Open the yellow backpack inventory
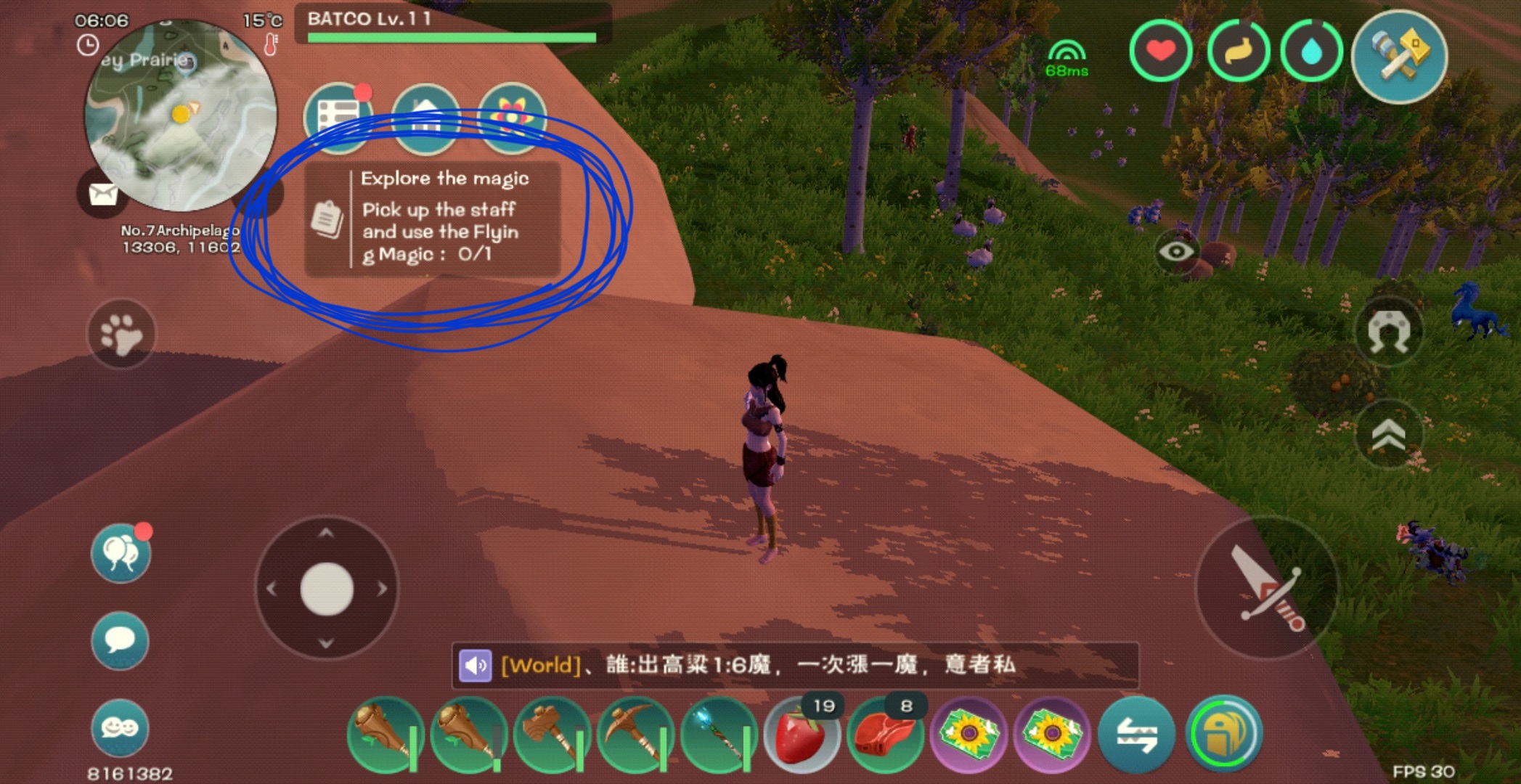1521x784 pixels. pos(1224,734)
